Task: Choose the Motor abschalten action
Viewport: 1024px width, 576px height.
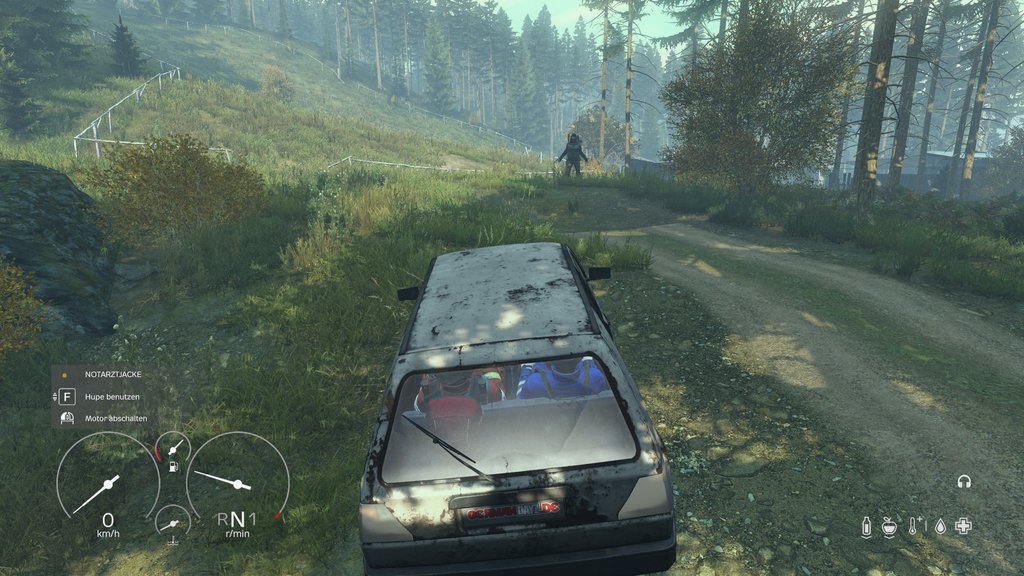Action: click(110, 417)
